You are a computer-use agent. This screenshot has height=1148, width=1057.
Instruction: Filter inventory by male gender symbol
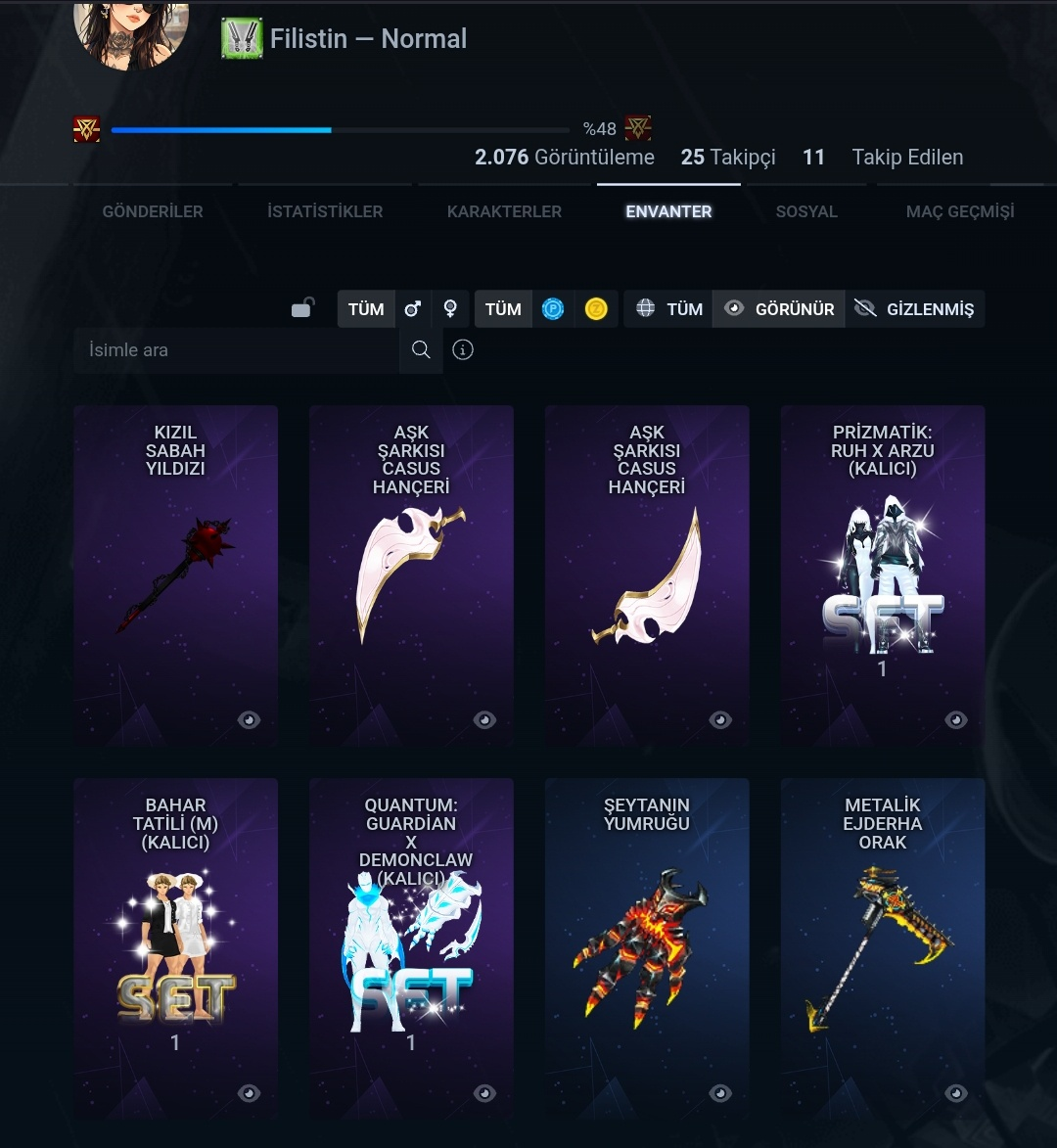(413, 309)
